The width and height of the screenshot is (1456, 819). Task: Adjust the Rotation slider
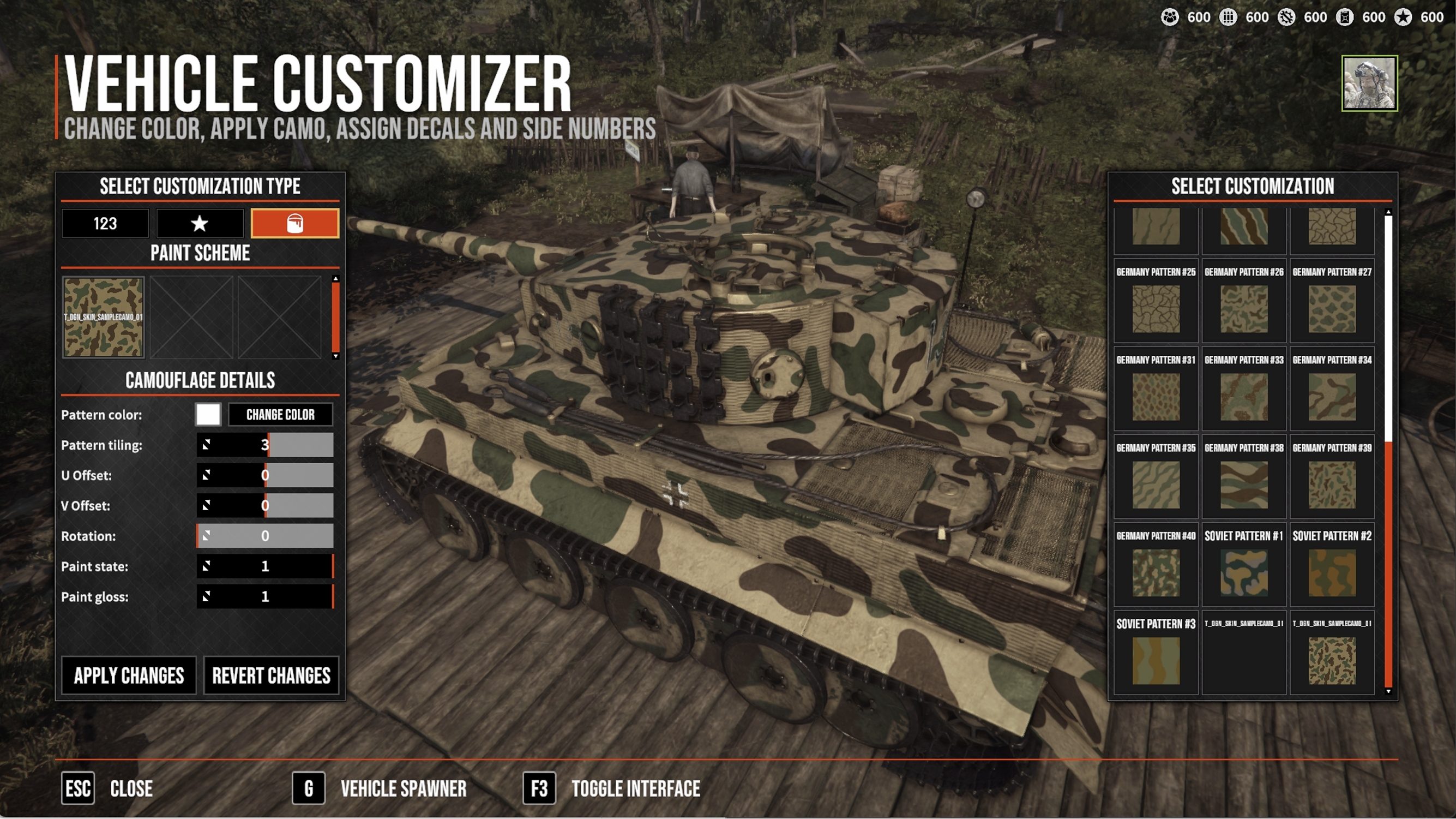[x=265, y=536]
